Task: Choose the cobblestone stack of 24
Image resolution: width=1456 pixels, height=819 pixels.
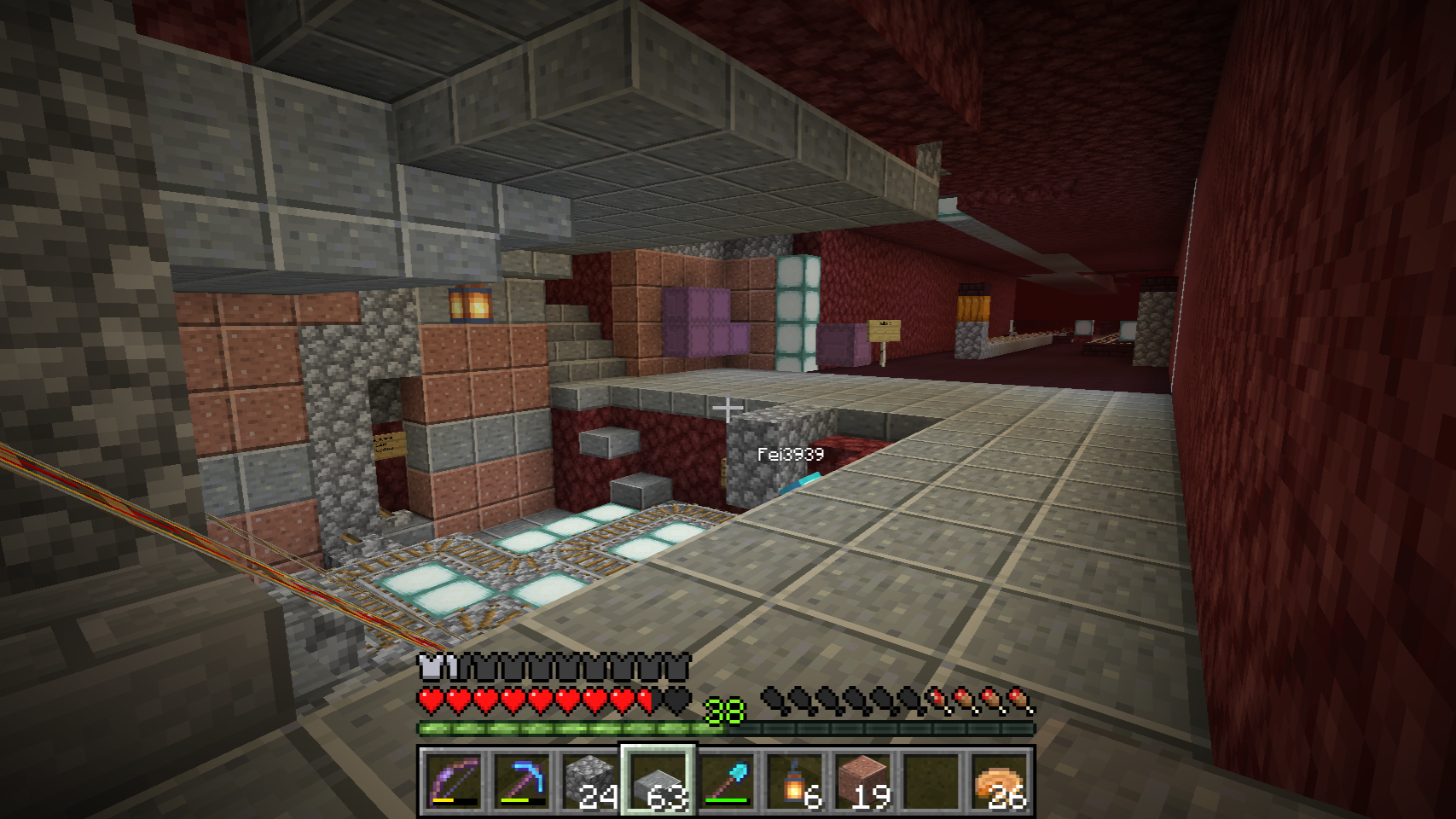Action: (589, 780)
